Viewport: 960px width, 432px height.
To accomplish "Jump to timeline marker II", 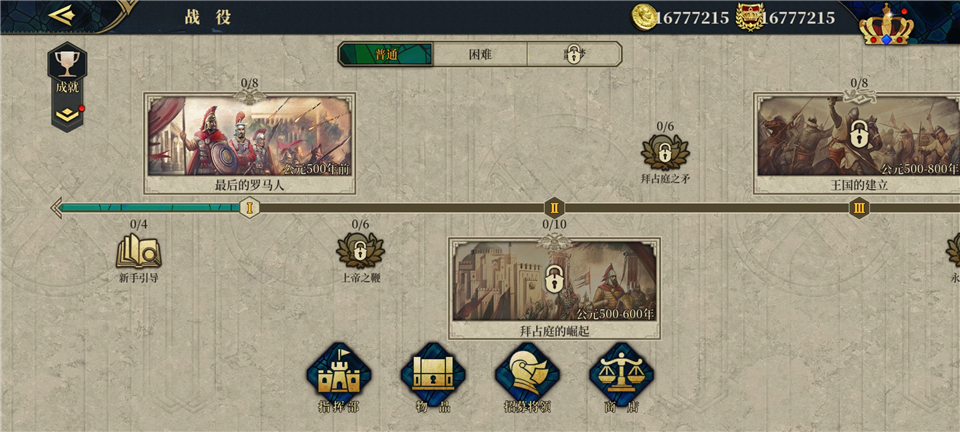I will click(554, 208).
